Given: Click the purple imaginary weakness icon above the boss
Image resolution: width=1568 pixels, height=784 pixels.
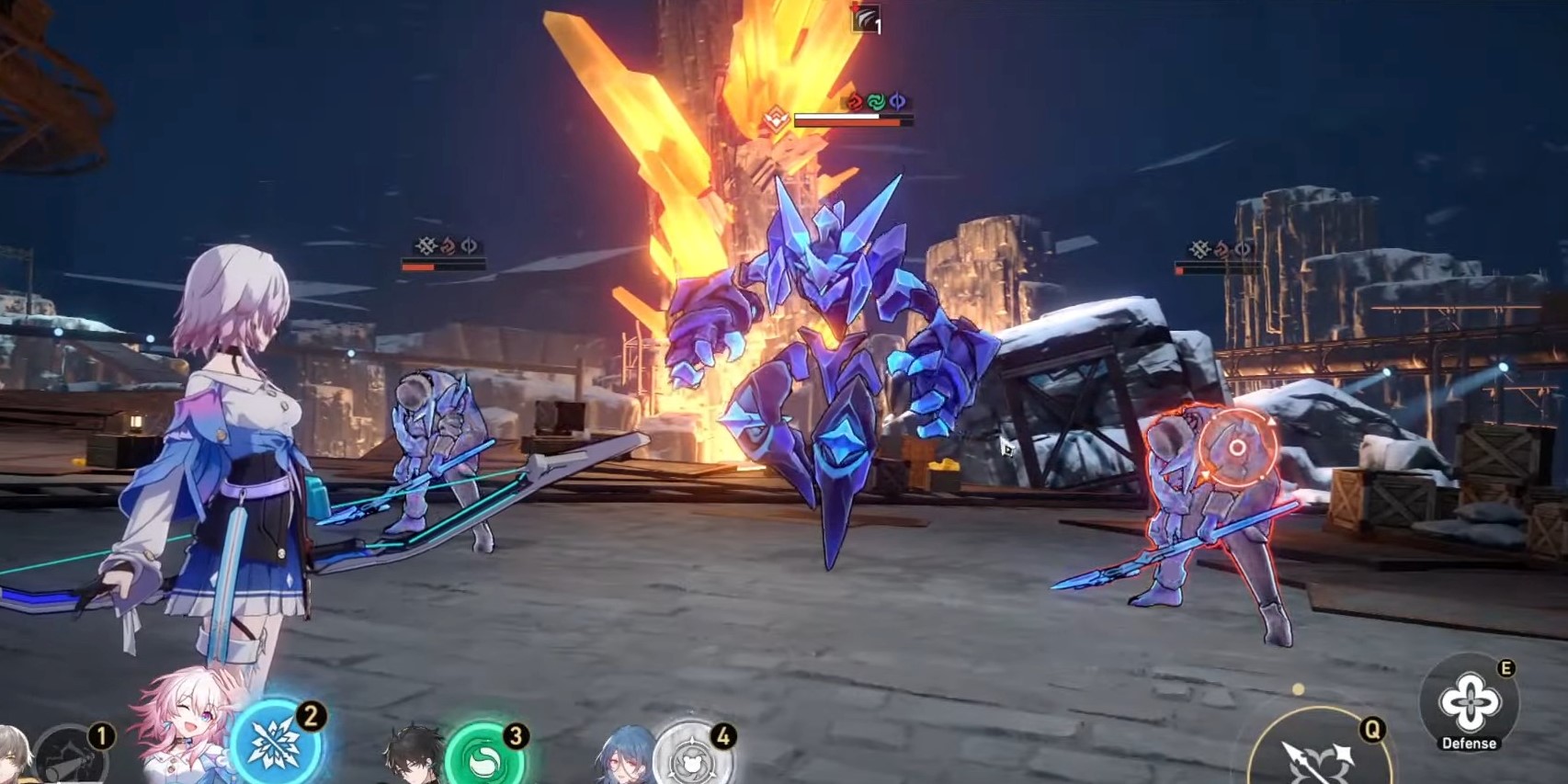Looking at the screenshot, I should (897, 99).
